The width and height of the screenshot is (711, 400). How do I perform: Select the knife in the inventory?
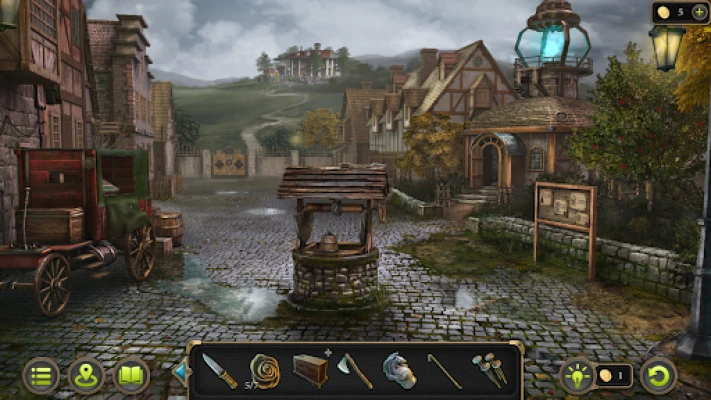tap(219, 371)
